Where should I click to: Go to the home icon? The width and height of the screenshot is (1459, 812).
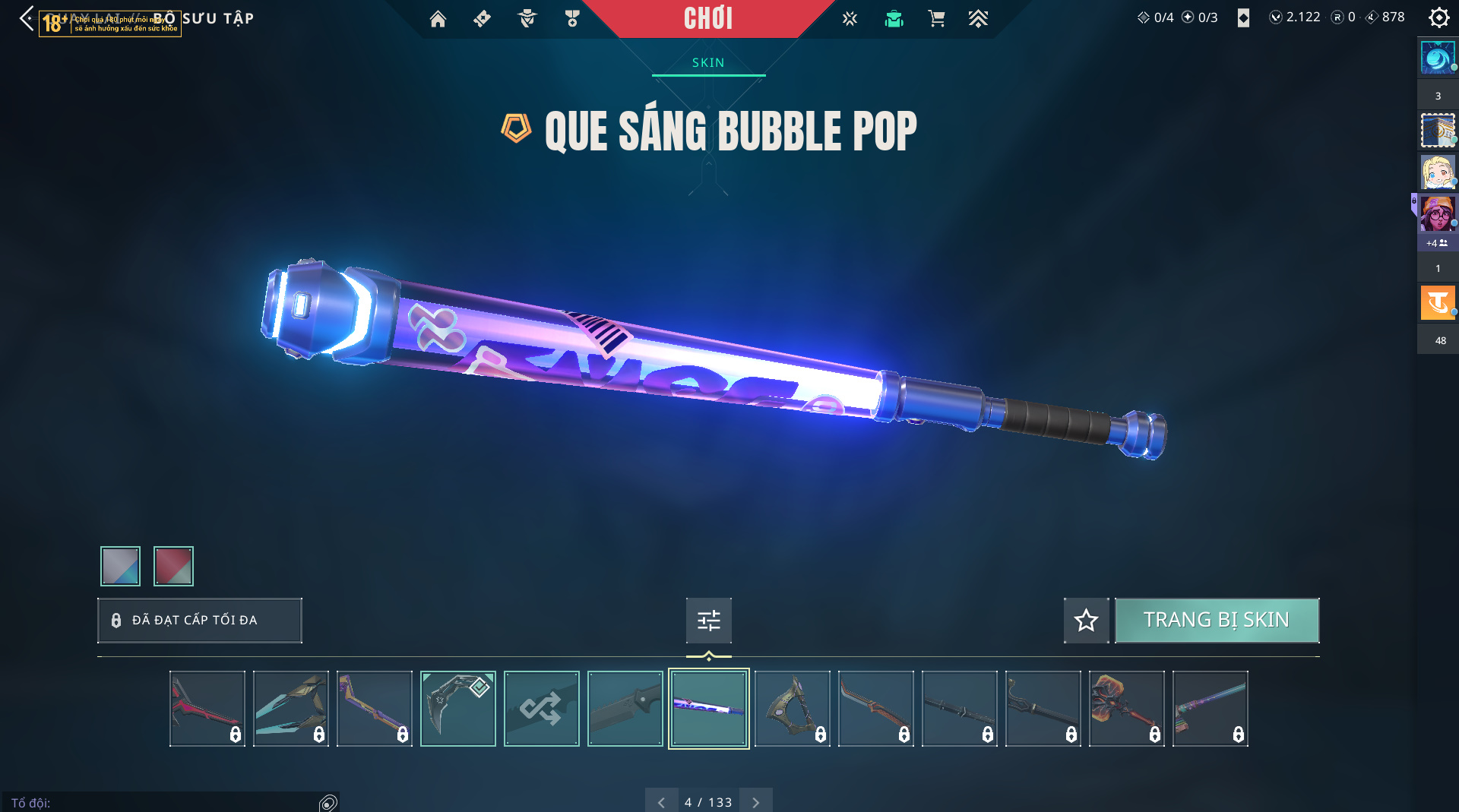(438, 19)
